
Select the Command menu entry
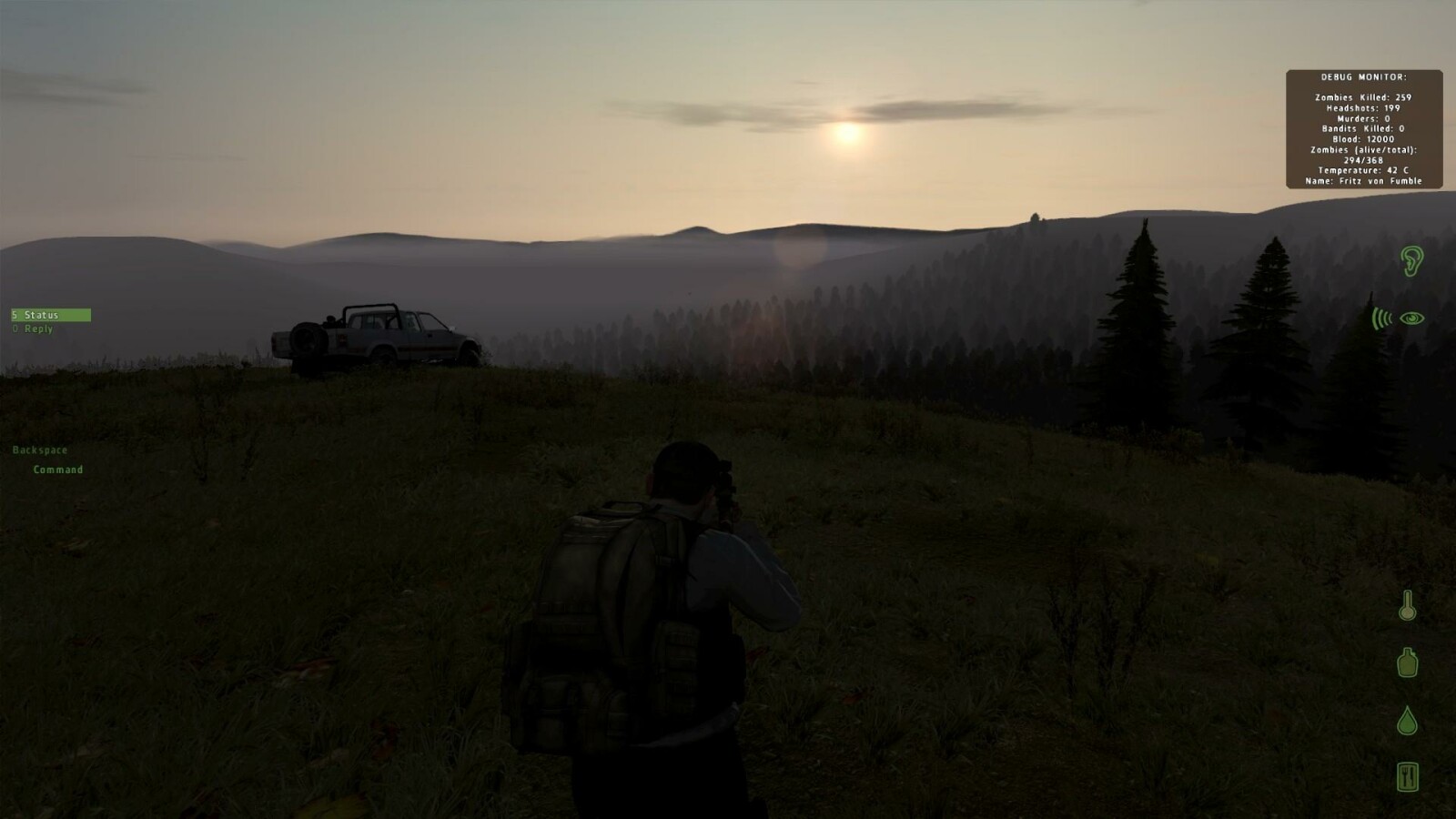pyautogui.click(x=58, y=470)
